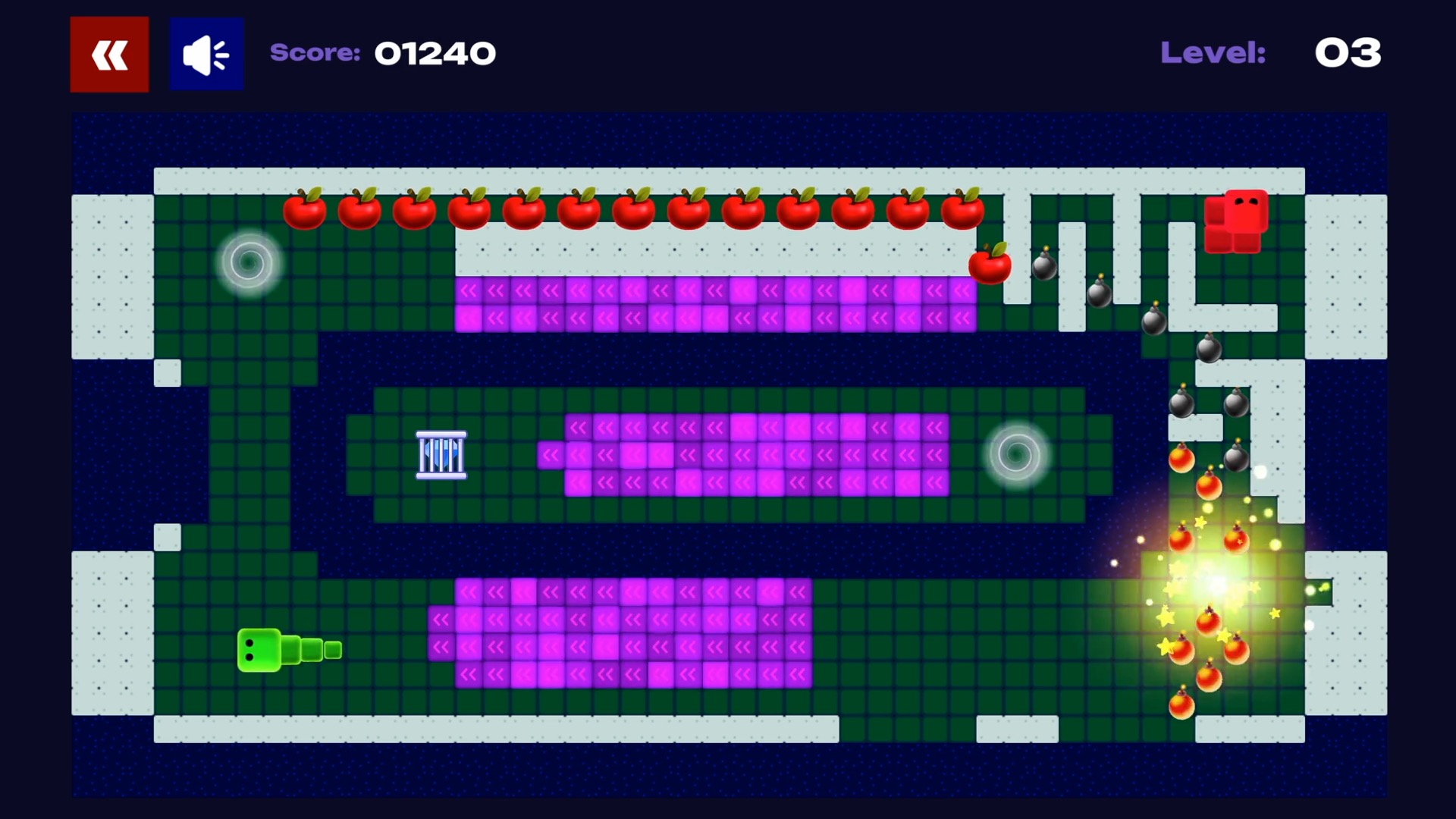Click the score value 01240
Image resolution: width=1456 pixels, height=819 pixels.
(435, 53)
